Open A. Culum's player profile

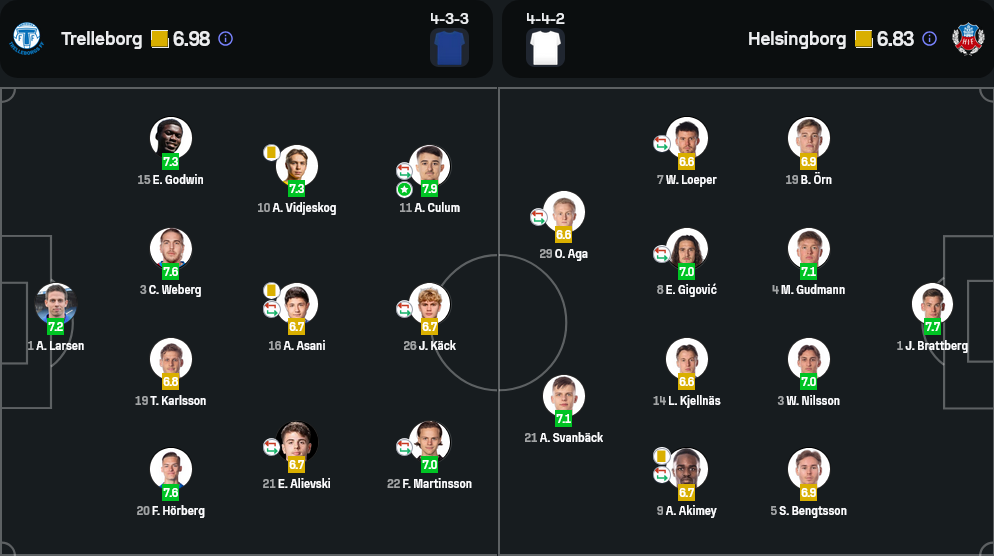coord(429,166)
